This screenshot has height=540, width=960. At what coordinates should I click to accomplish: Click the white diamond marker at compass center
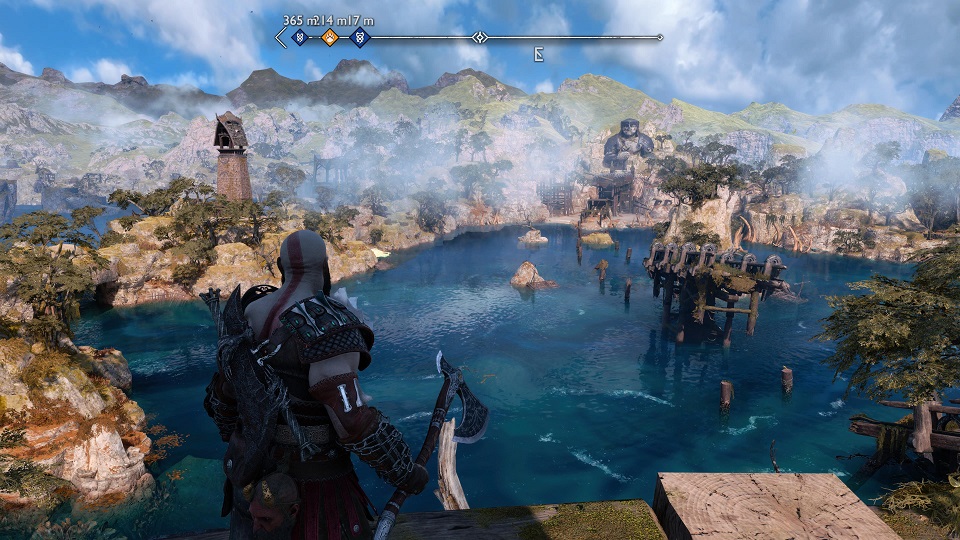pos(480,38)
